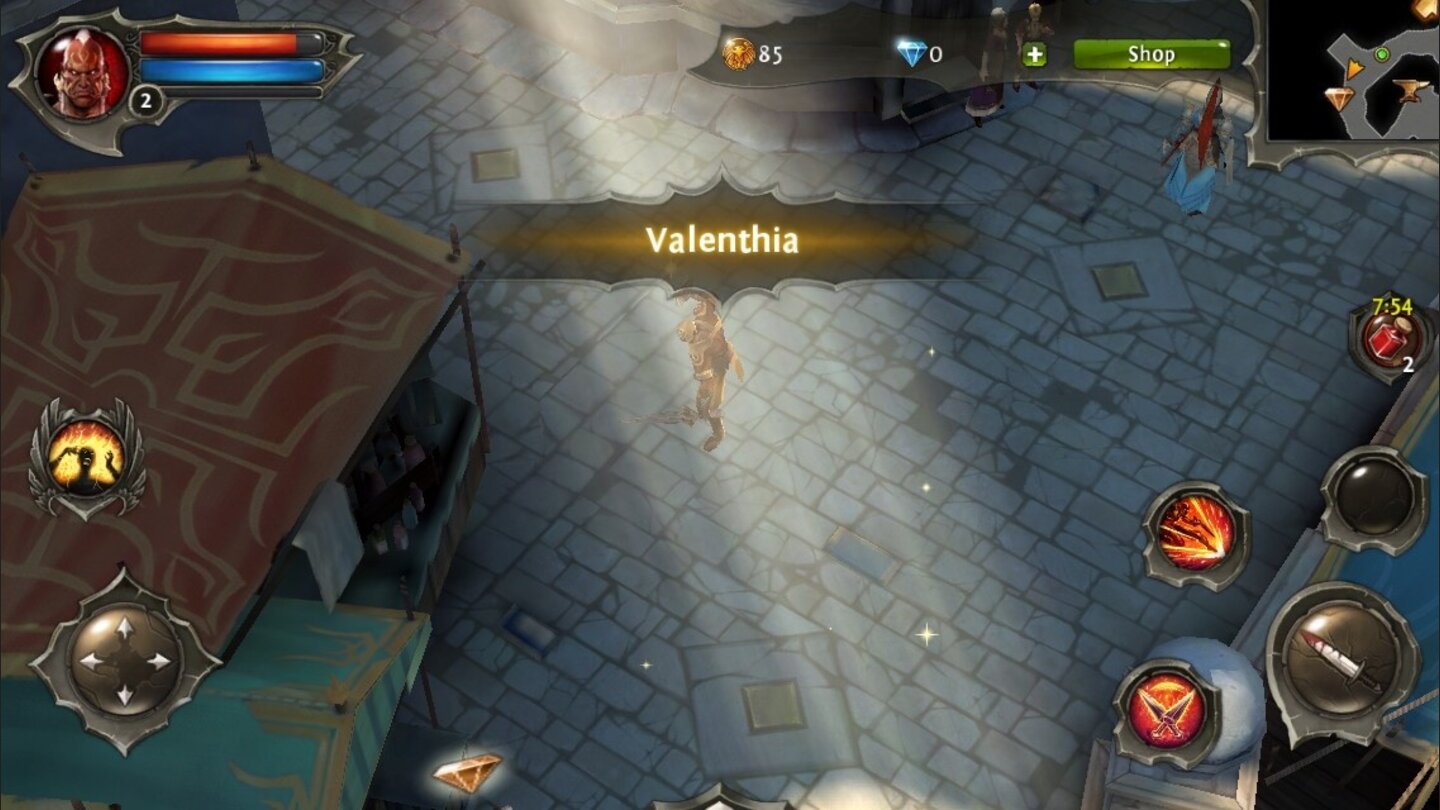
Task: Open the Shop menu
Action: pyautogui.click(x=1152, y=55)
